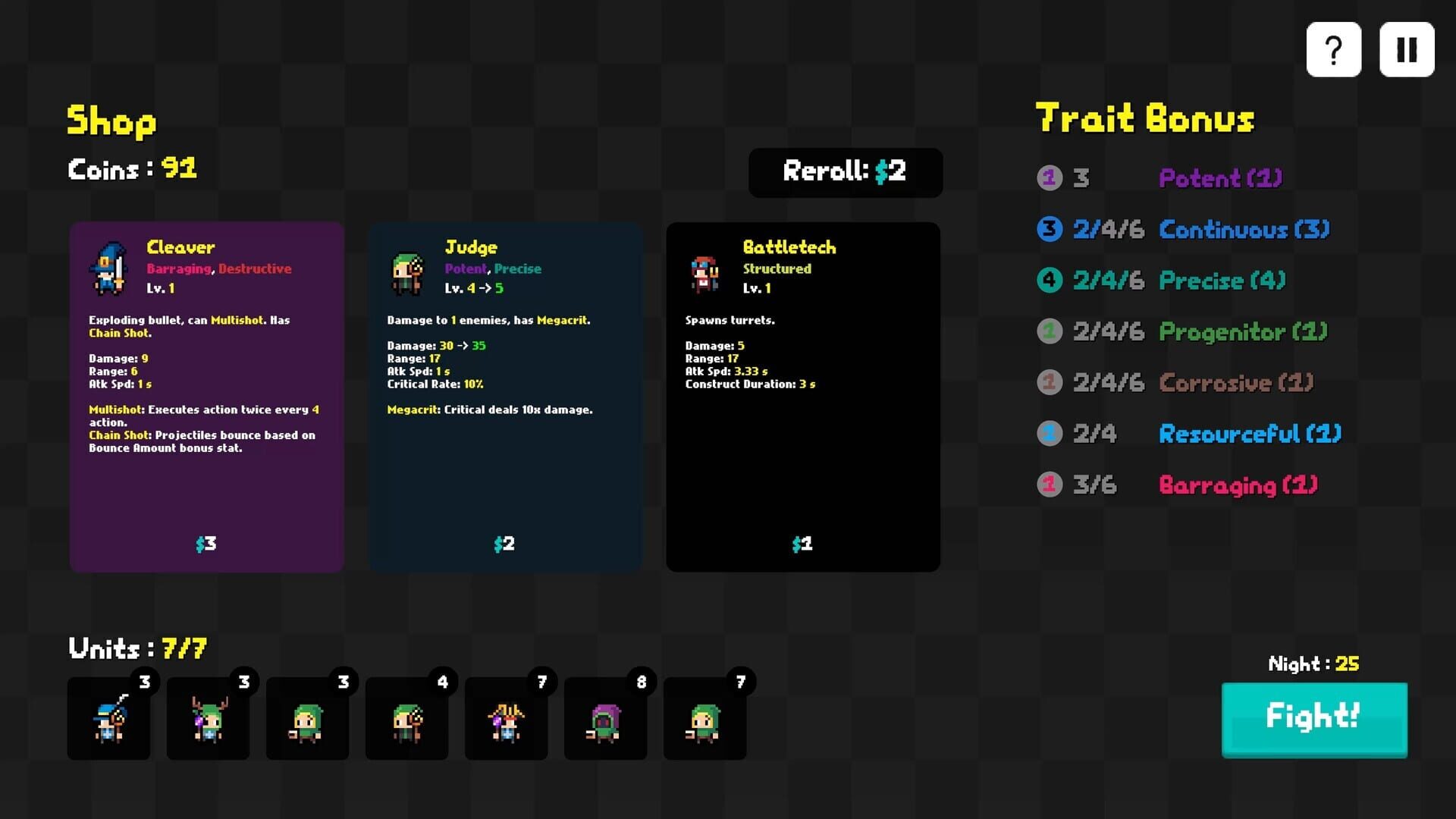Click the Resourceful (1) trait label

[1249, 434]
